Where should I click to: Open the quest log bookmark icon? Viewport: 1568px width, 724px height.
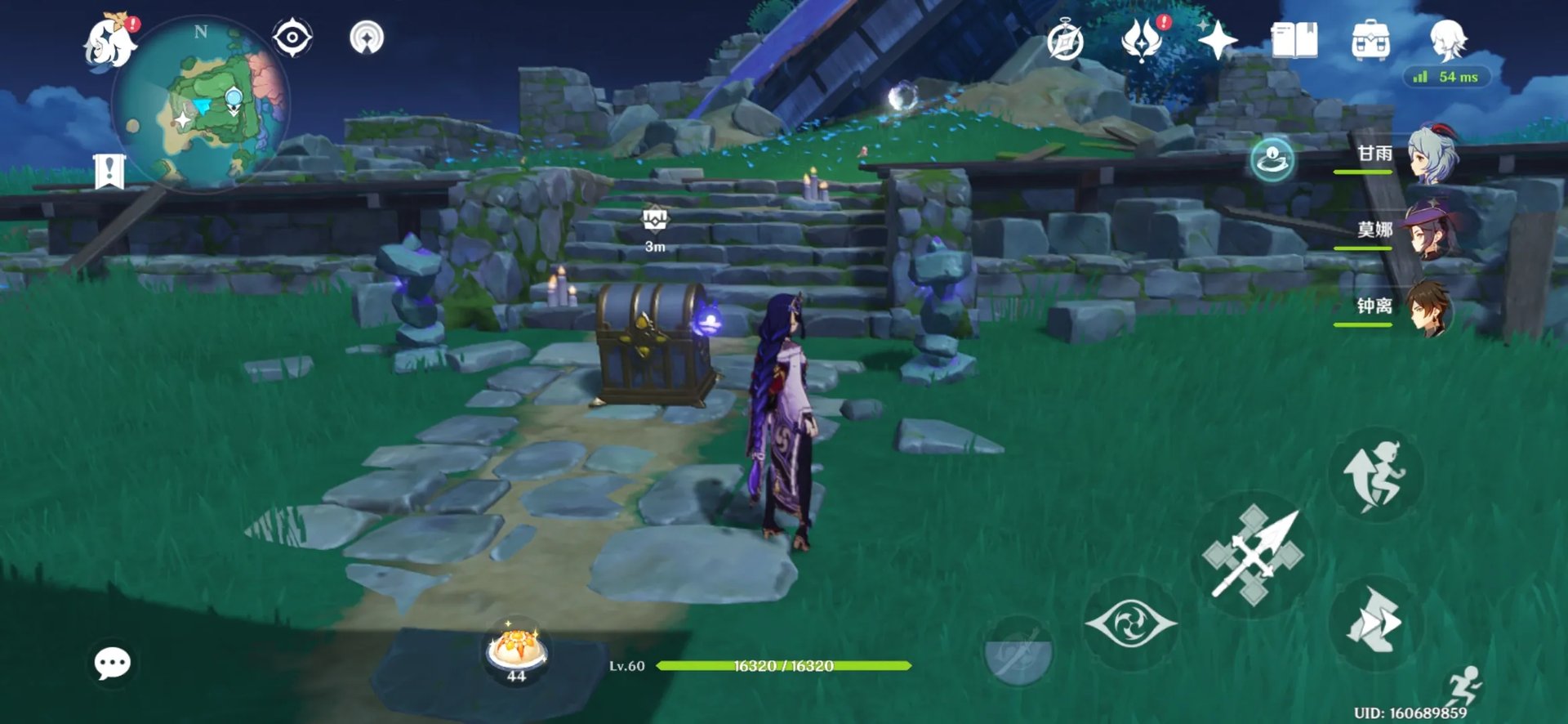tap(109, 171)
